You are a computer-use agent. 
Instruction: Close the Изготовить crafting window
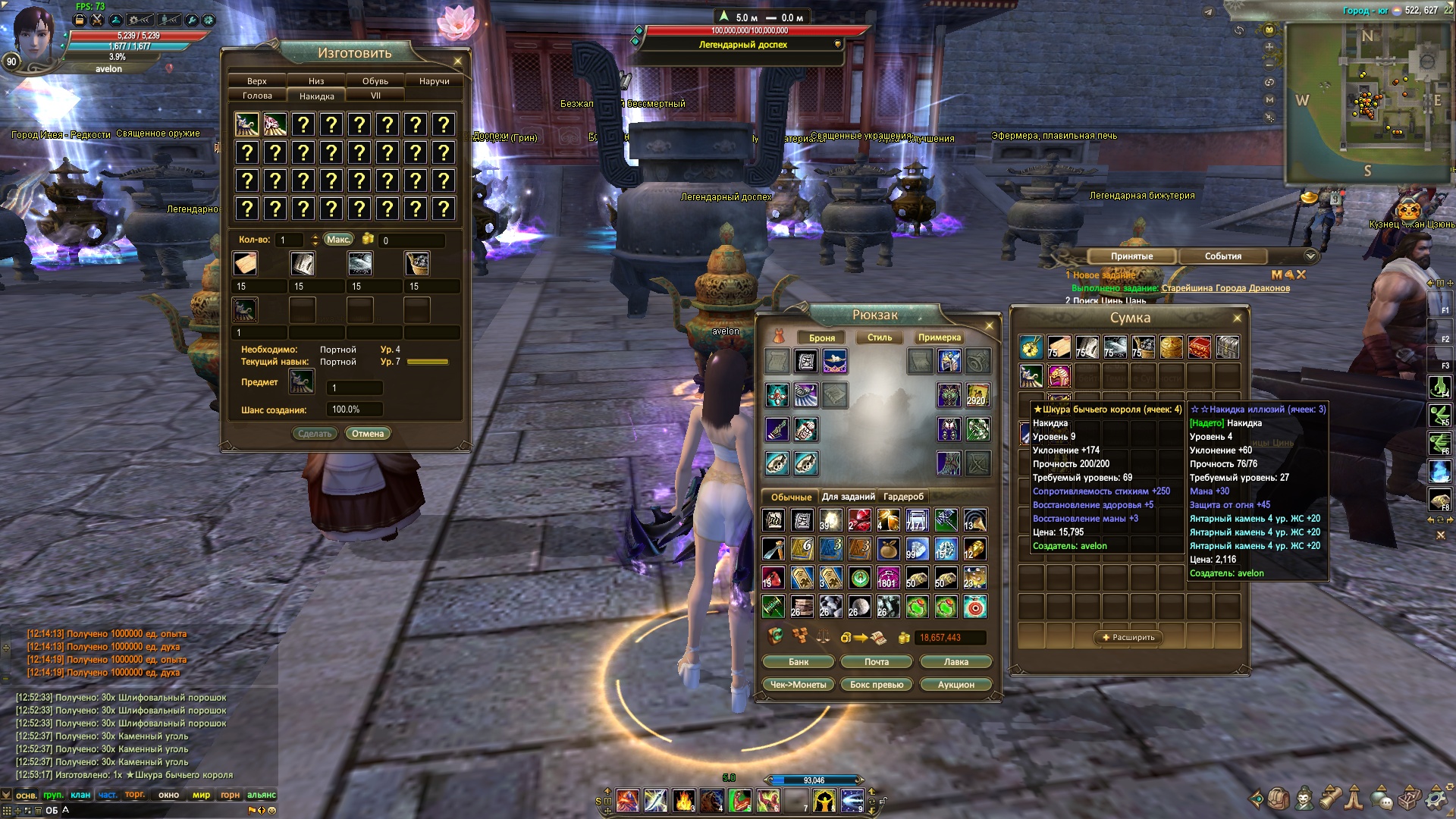(457, 61)
